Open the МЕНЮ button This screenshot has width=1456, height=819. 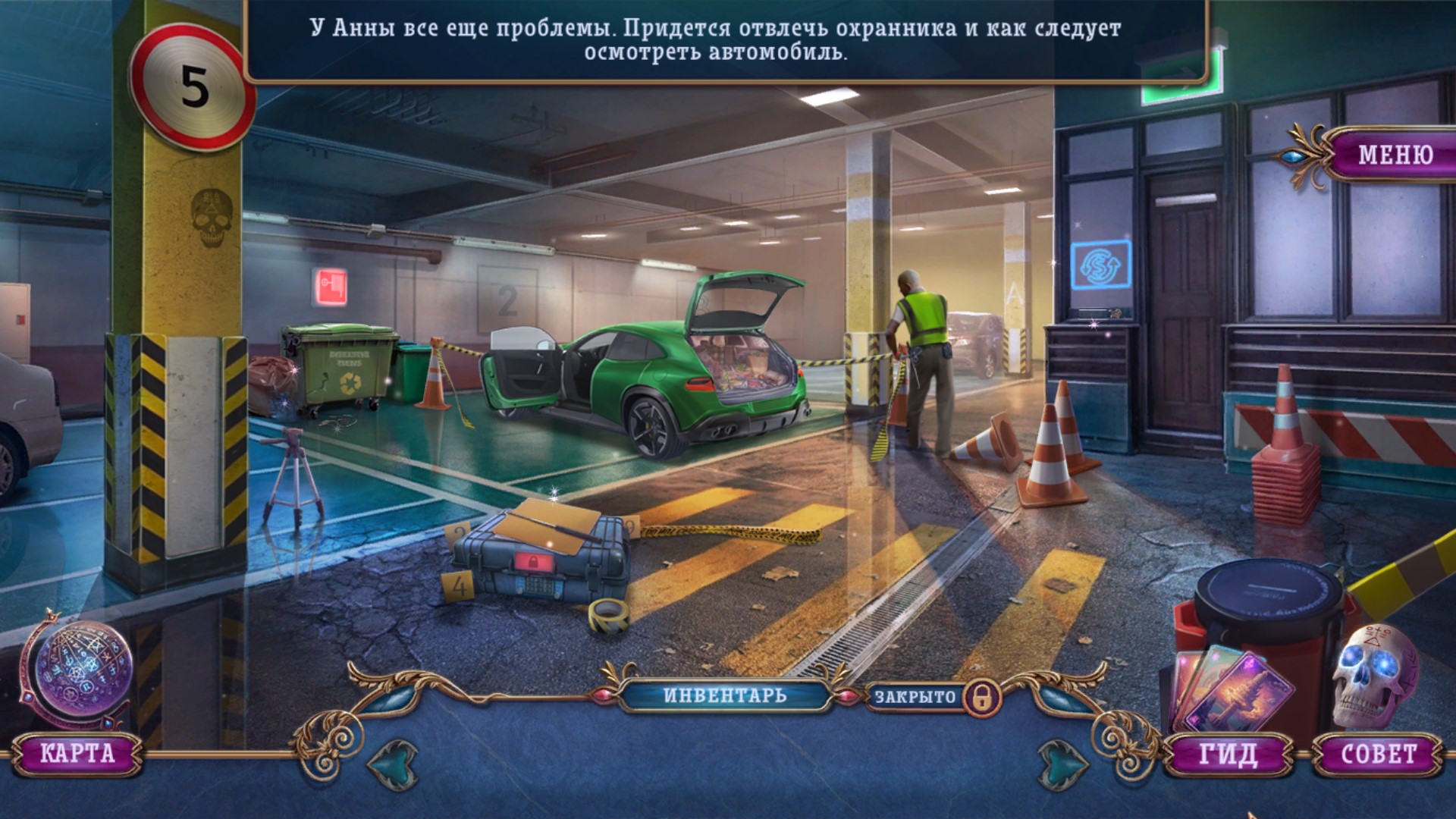pyautogui.click(x=1394, y=155)
